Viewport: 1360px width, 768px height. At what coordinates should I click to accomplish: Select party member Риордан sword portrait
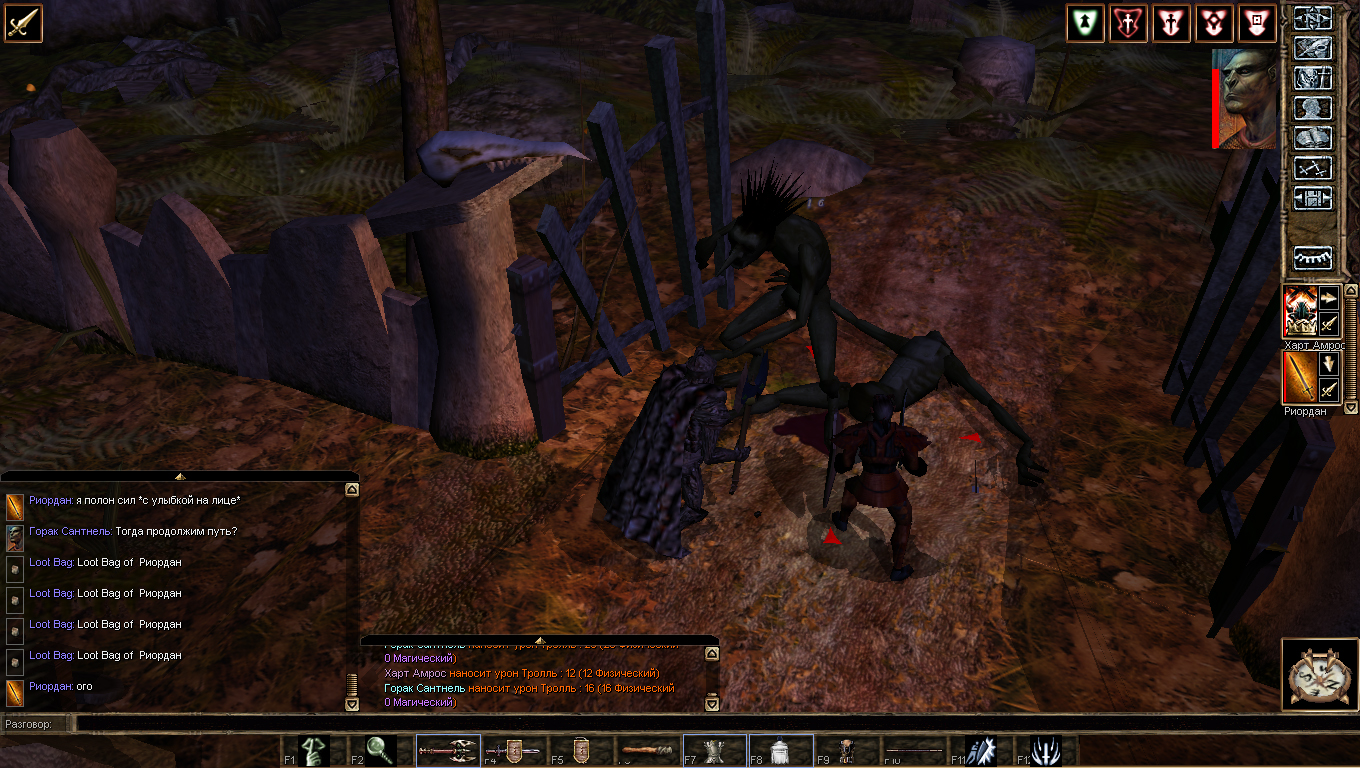click(1300, 378)
